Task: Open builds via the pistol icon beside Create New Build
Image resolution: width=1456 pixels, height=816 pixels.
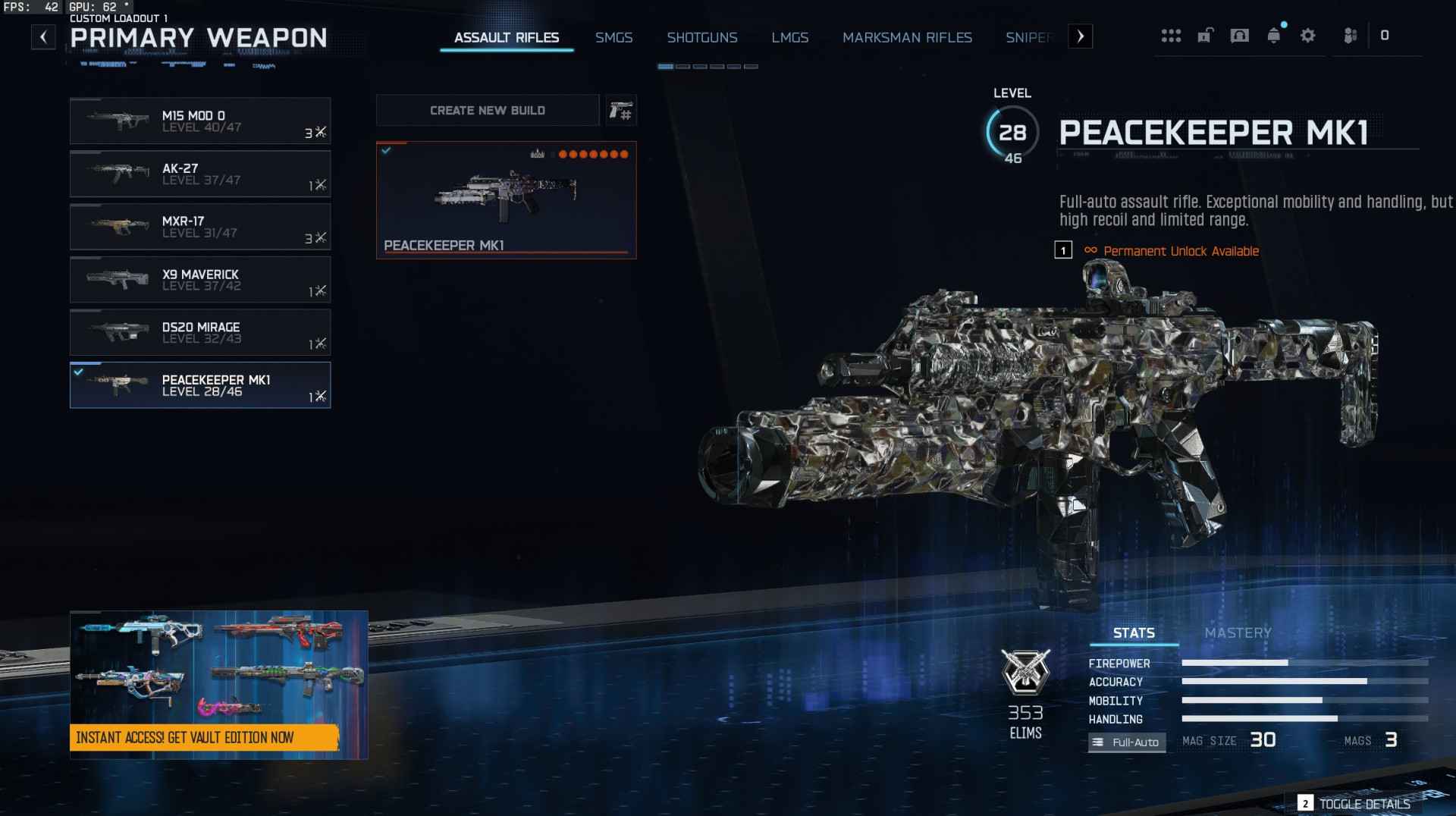Action: coord(620,110)
